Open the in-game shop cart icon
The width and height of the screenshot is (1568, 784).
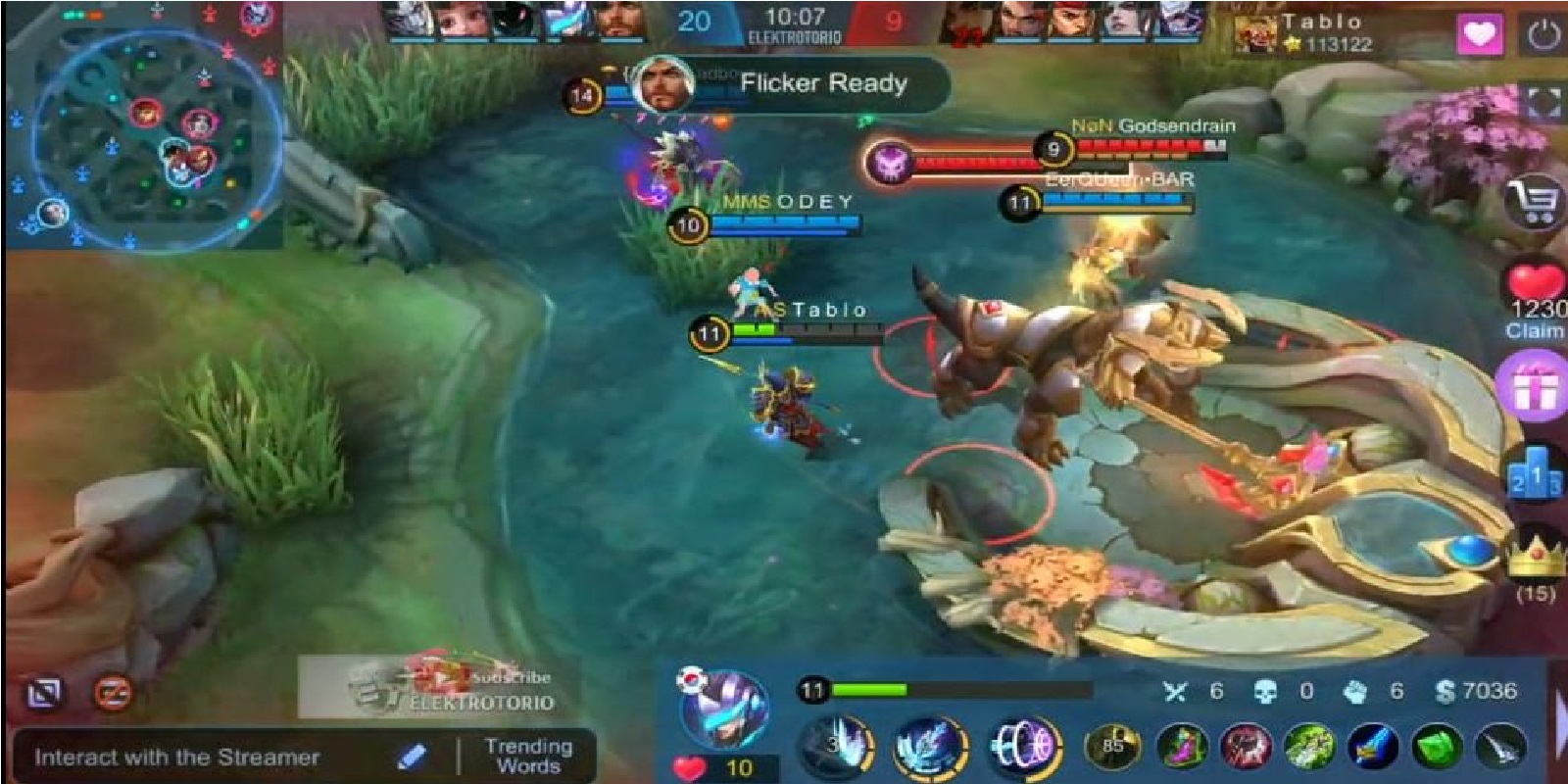point(1531,201)
